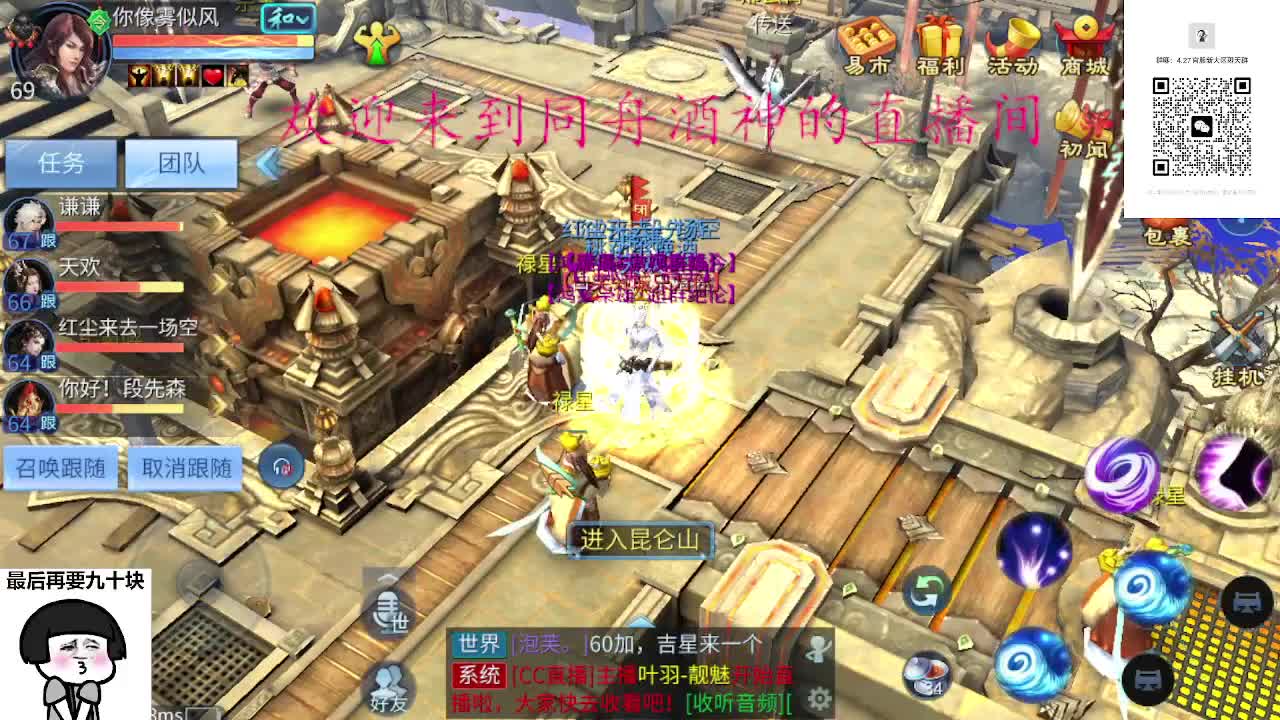Switch to the 团队 team tab
This screenshot has width=1280, height=720.
[x=184, y=162]
